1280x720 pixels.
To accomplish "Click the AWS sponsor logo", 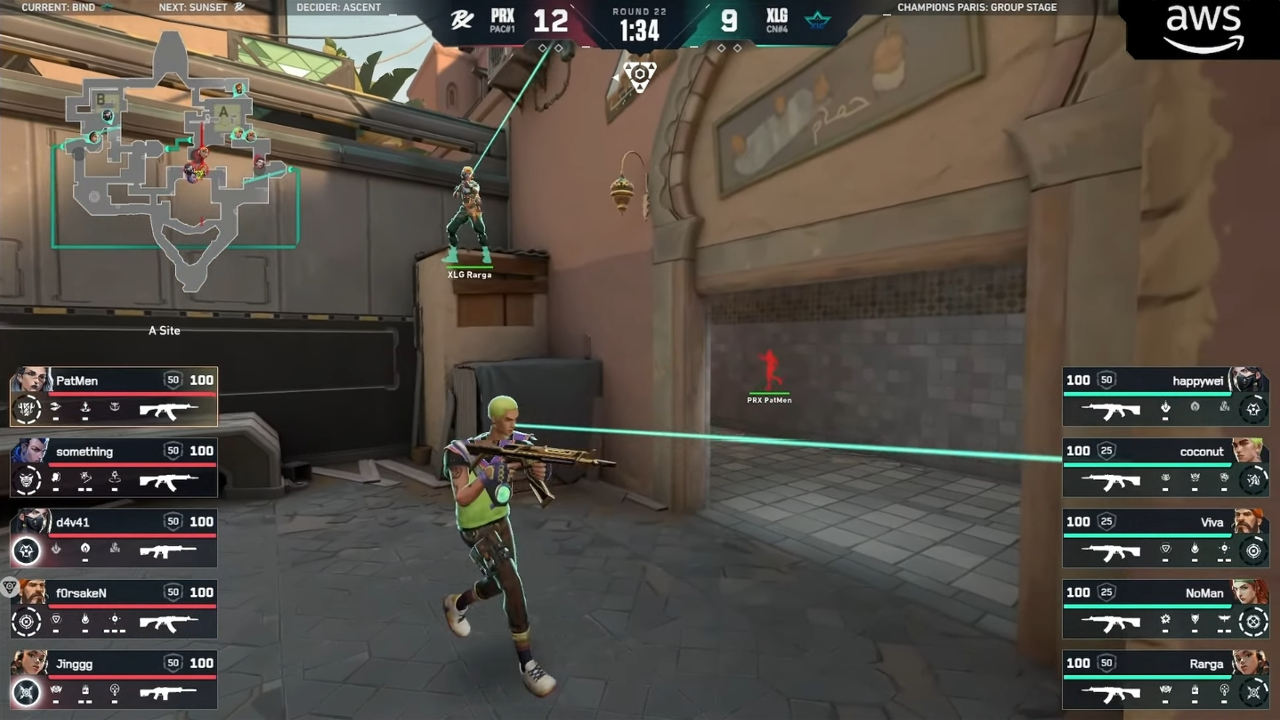I will [1203, 29].
